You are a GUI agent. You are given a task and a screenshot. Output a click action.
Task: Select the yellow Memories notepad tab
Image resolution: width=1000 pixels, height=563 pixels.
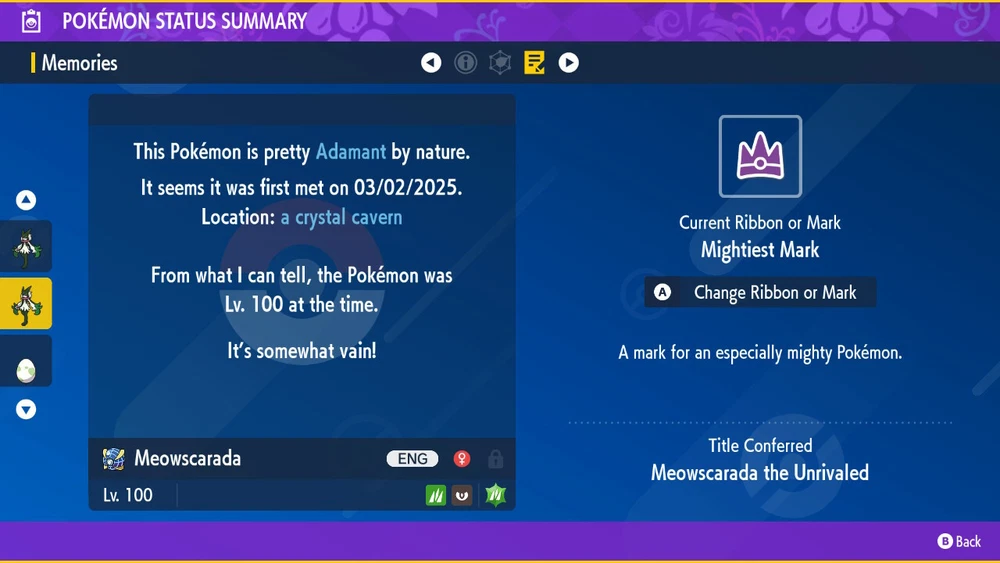pyautogui.click(x=534, y=63)
